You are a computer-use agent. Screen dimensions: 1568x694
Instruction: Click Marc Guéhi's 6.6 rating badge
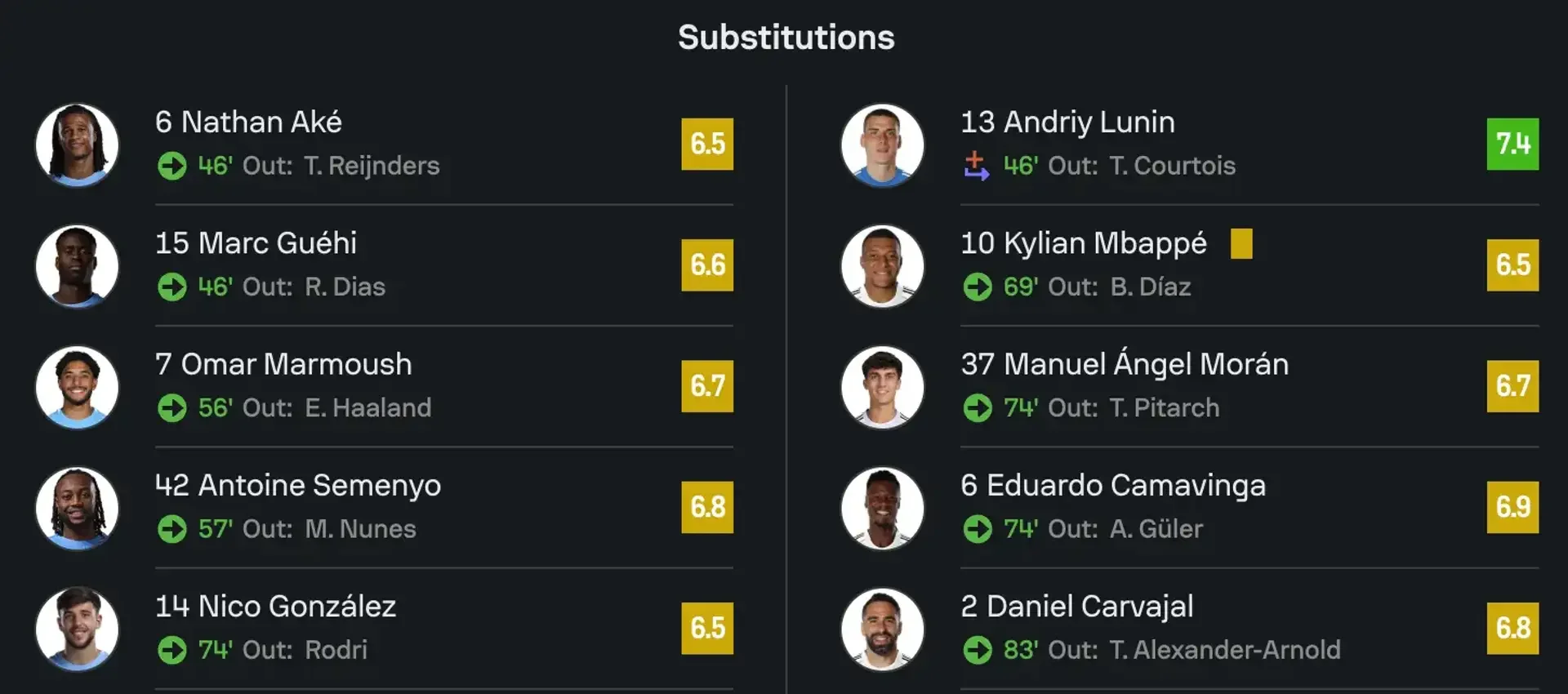(x=707, y=265)
